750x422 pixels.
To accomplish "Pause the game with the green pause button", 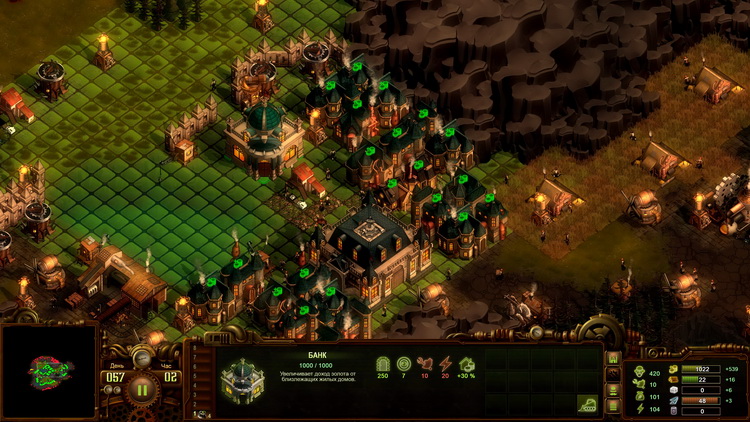I will click(142, 389).
